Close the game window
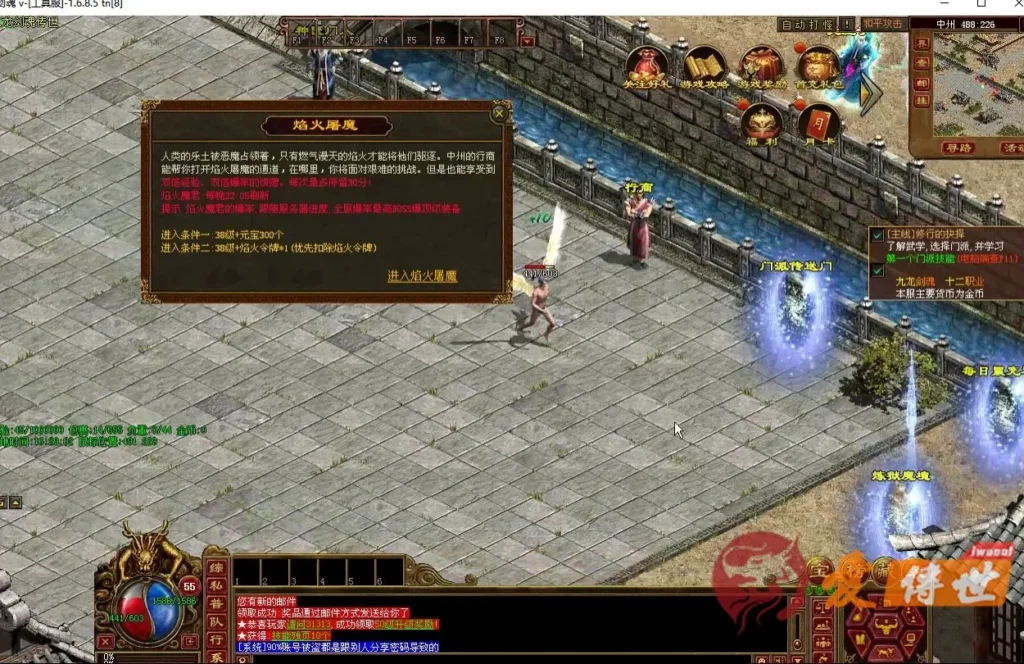The width and height of the screenshot is (1024, 664). (x=1008, y=5)
